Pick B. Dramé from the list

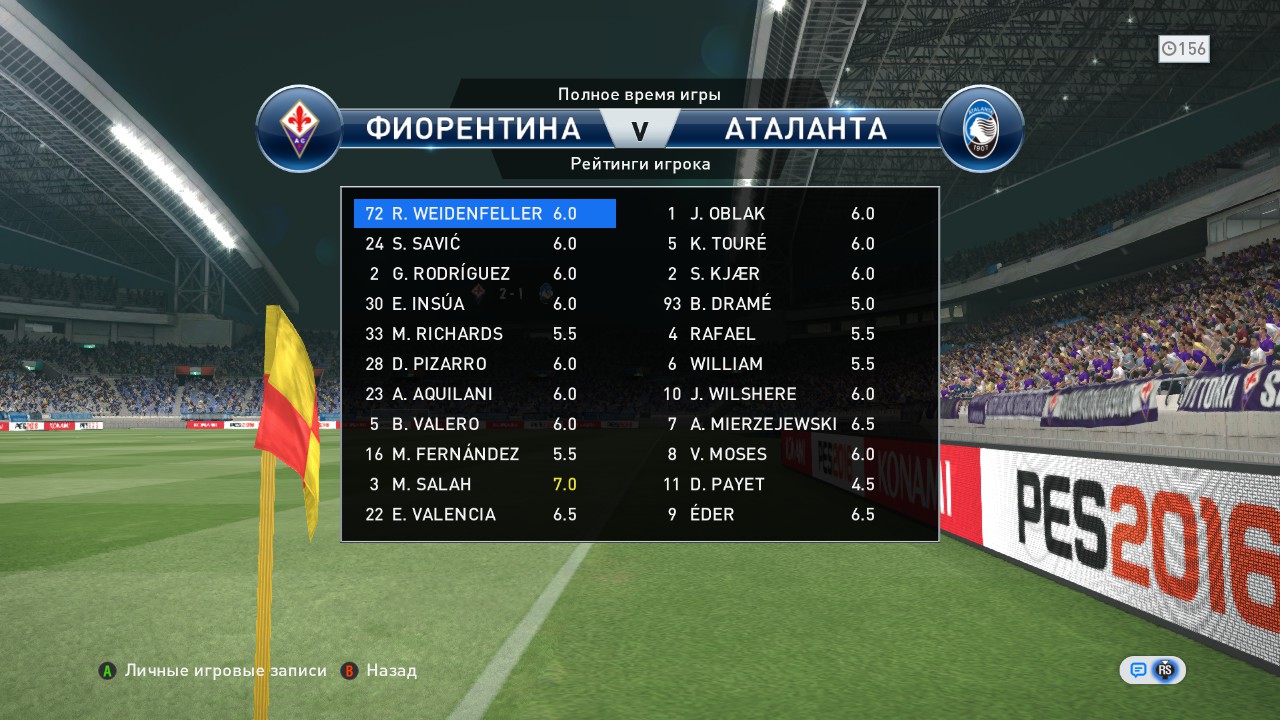click(x=770, y=304)
